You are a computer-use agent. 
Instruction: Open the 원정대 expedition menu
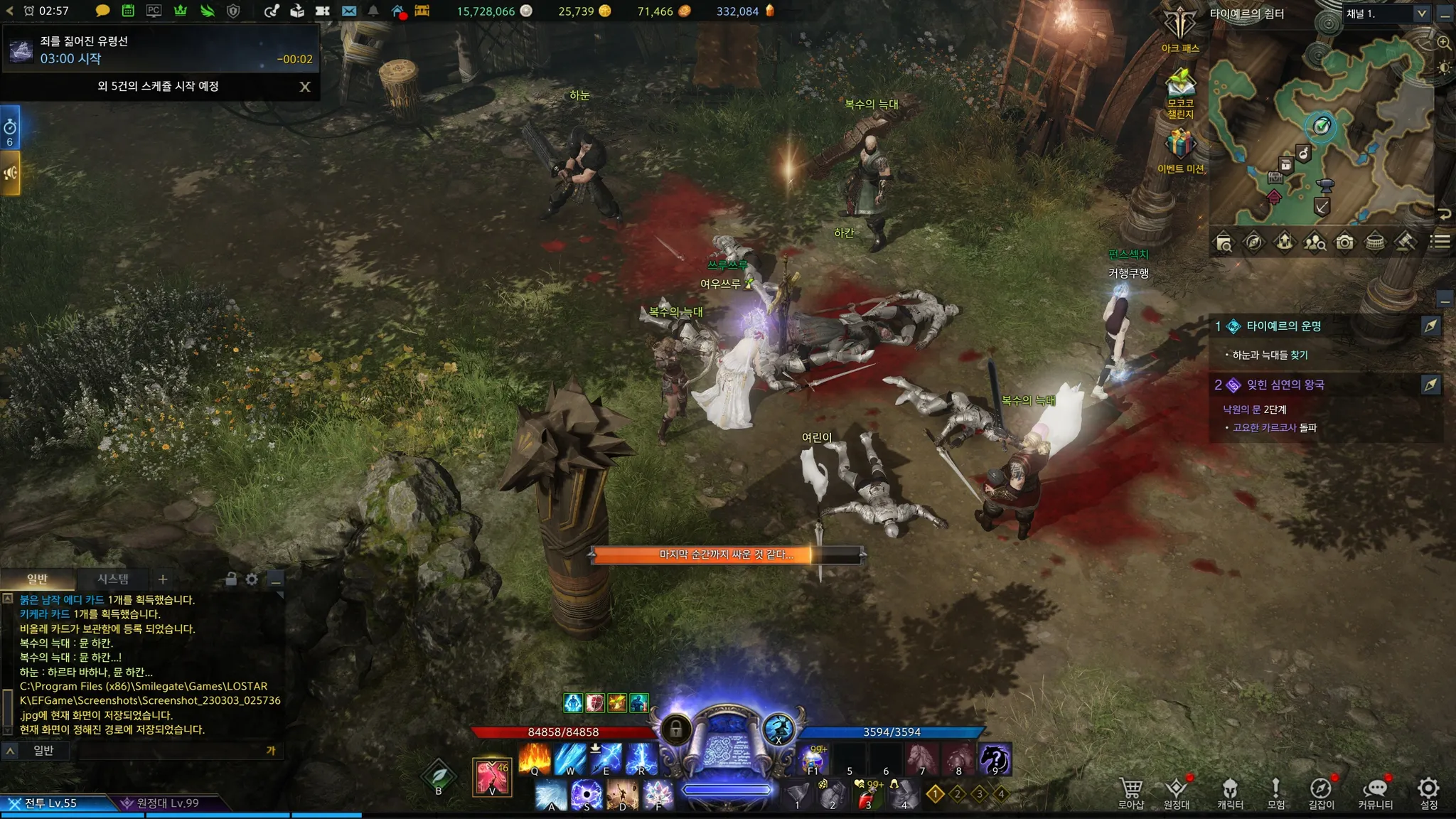(1177, 792)
